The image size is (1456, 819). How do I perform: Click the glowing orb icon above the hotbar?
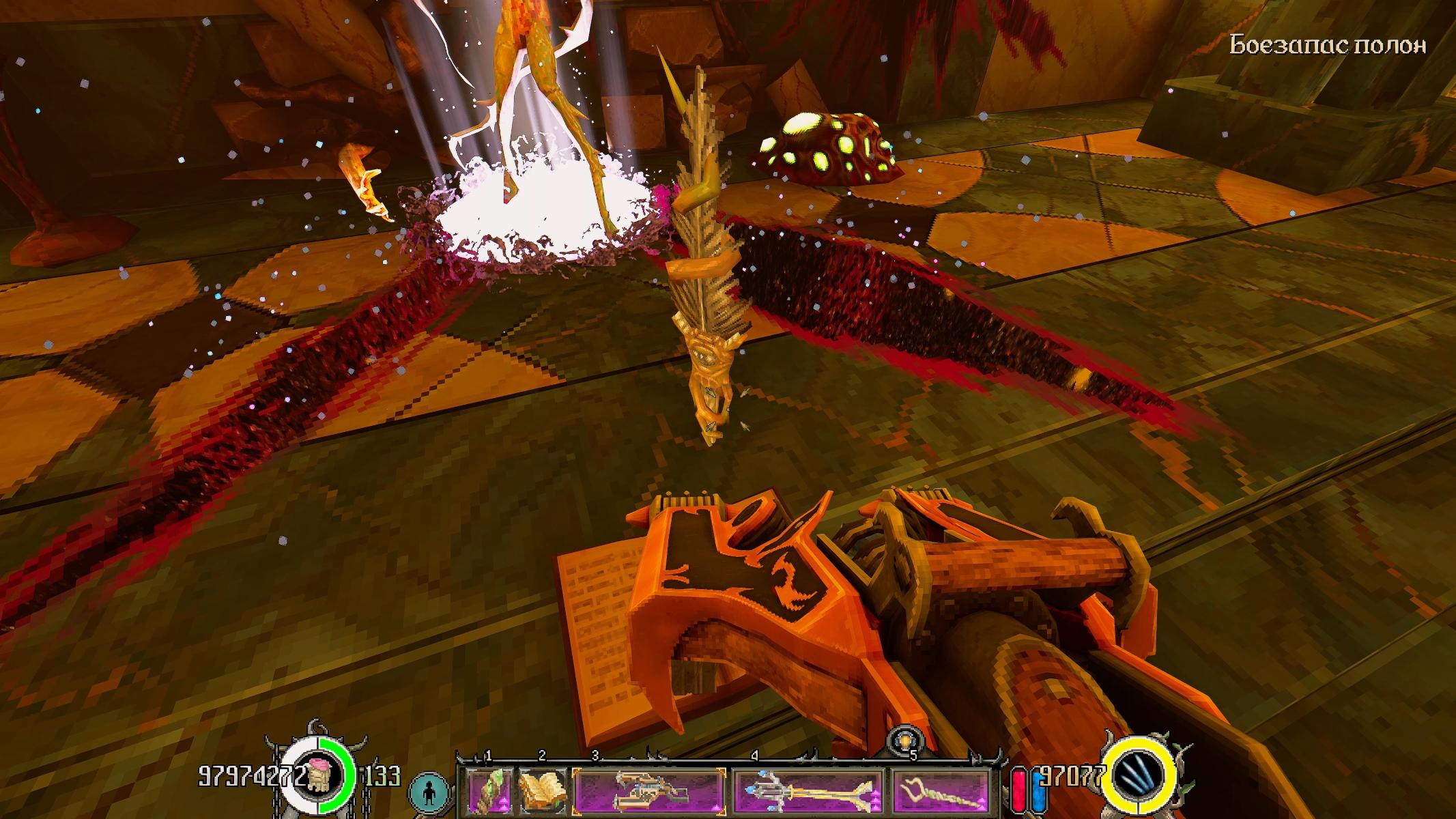click(x=906, y=742)
